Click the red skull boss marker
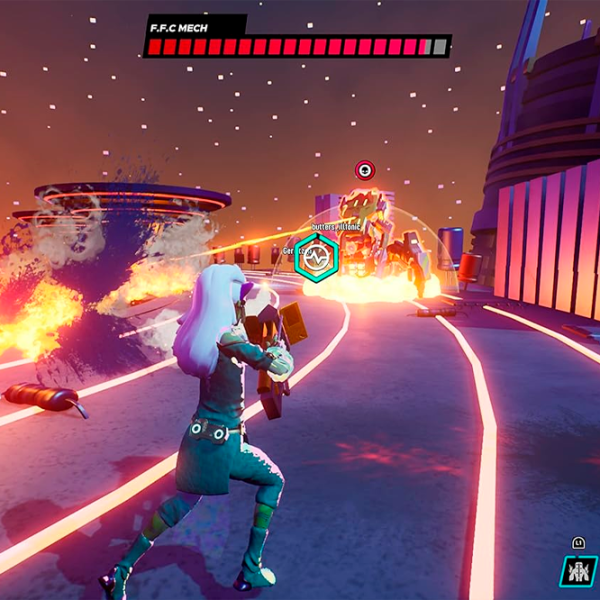600x600 pixels. click(365, 170)
